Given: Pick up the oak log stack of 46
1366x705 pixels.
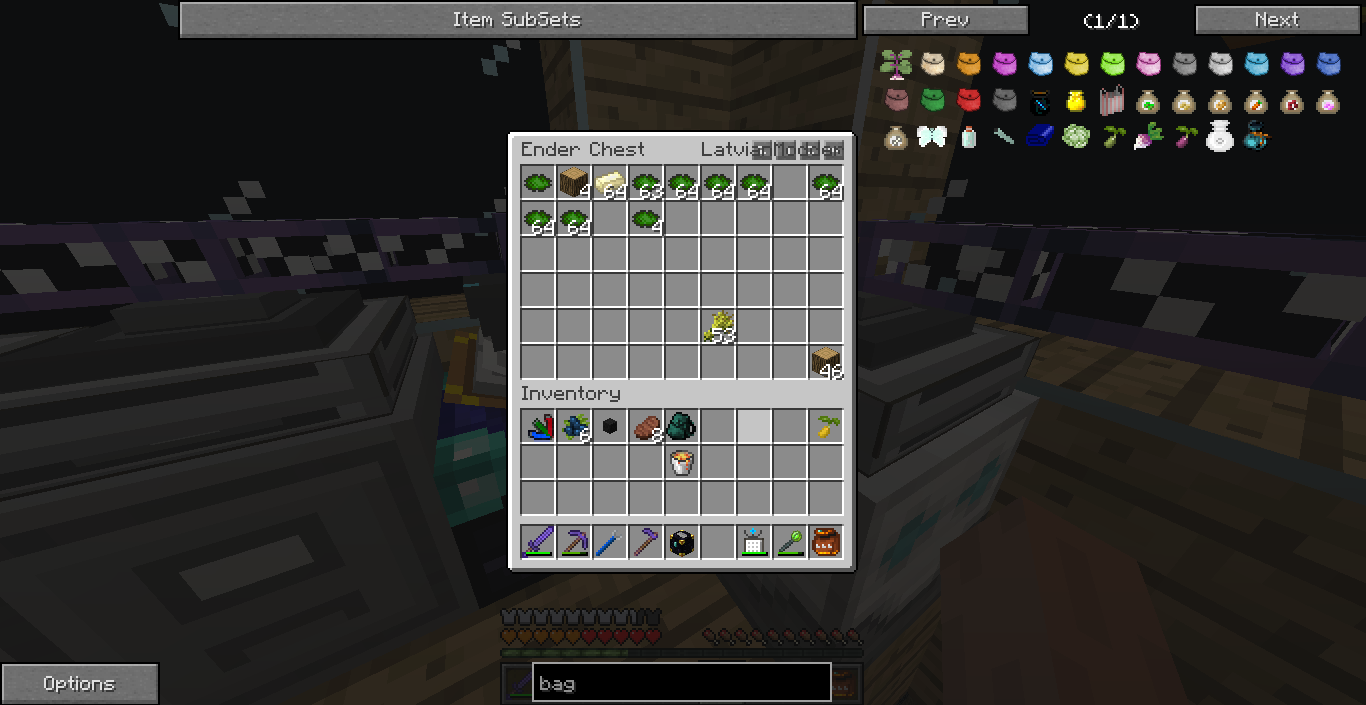Looking at the screenshot, I should [x=826, y=362].
